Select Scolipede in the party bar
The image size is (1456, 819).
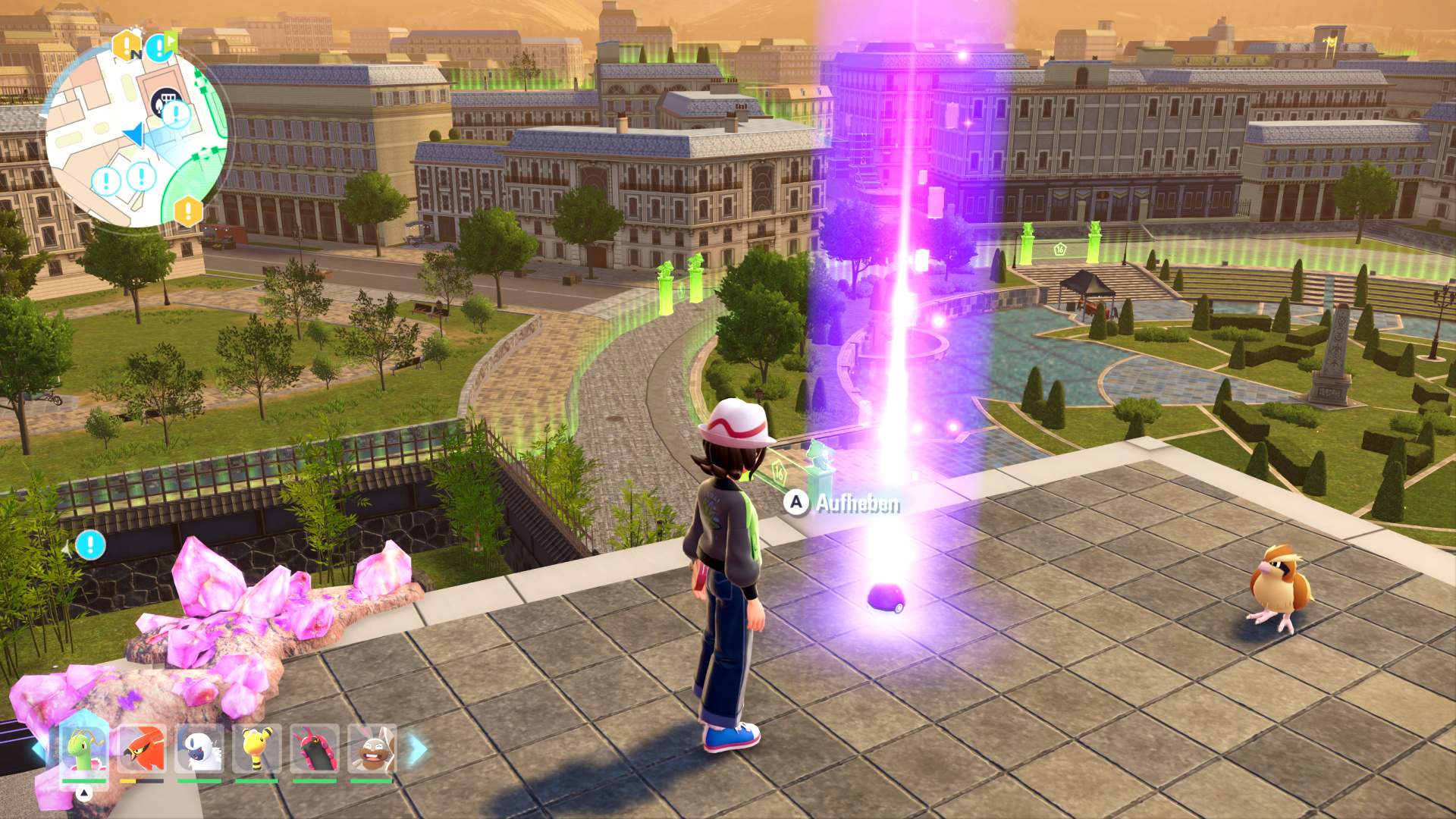tap(315, 749)
